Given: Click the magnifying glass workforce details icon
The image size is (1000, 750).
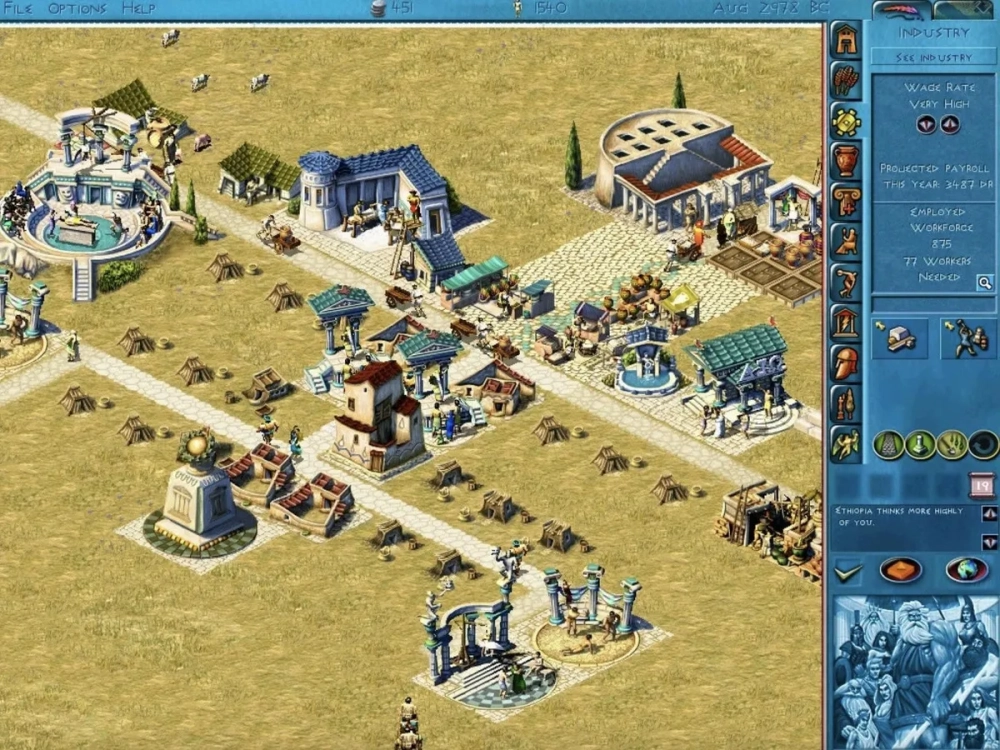Looking at the screenshot, I should [x=985, y=283].
